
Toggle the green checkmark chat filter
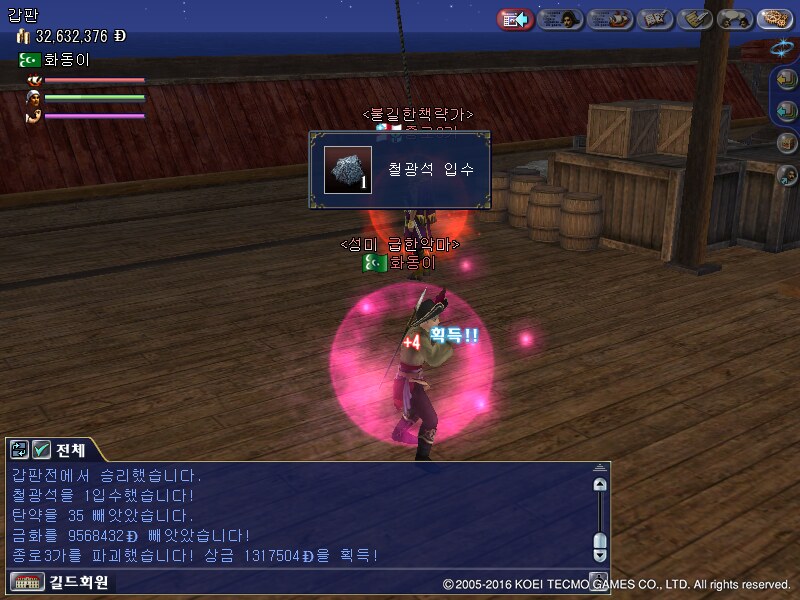click(x=41, y=449)
